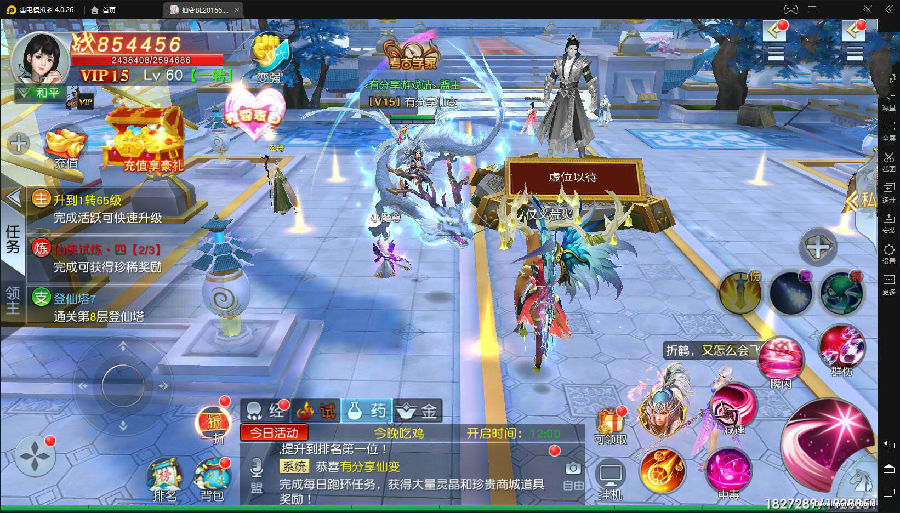This screenshot has height=513, width=900.
Task: Activate the 中毒 poison skill
Action: pyautogui.click(x=728, y=470)
